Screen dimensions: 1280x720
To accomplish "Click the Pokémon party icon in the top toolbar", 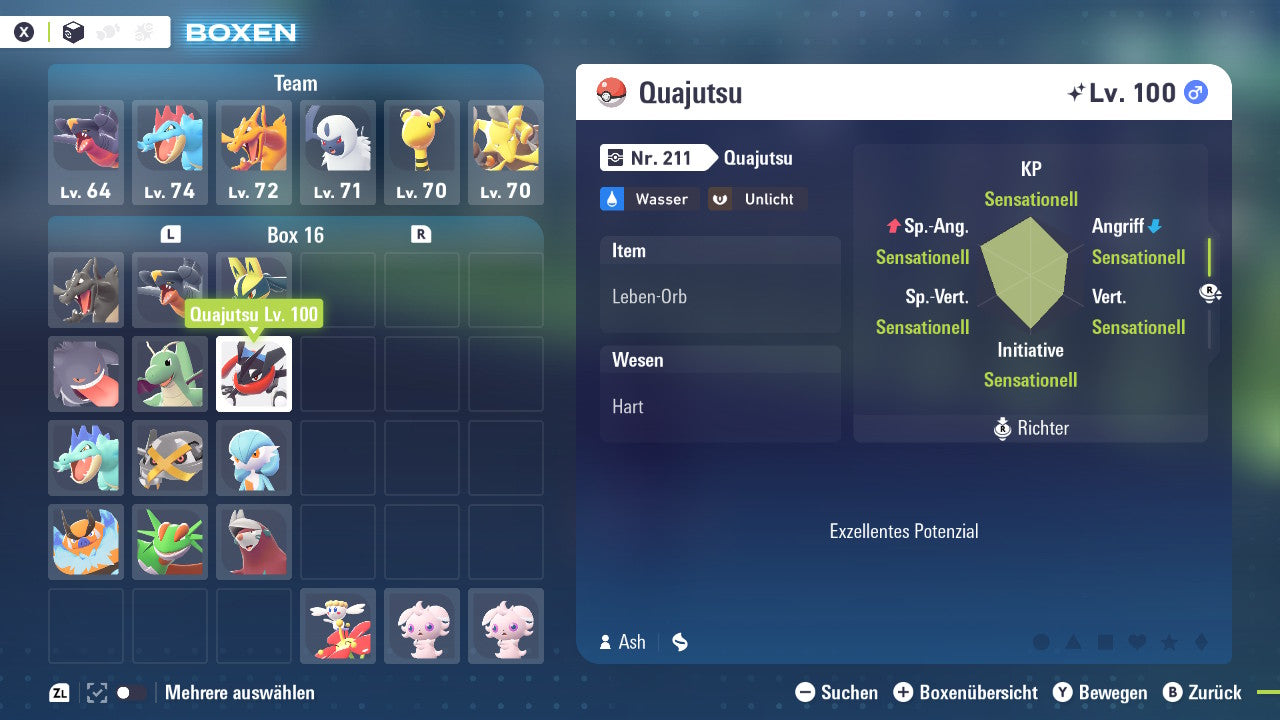I will pos(108,31).
